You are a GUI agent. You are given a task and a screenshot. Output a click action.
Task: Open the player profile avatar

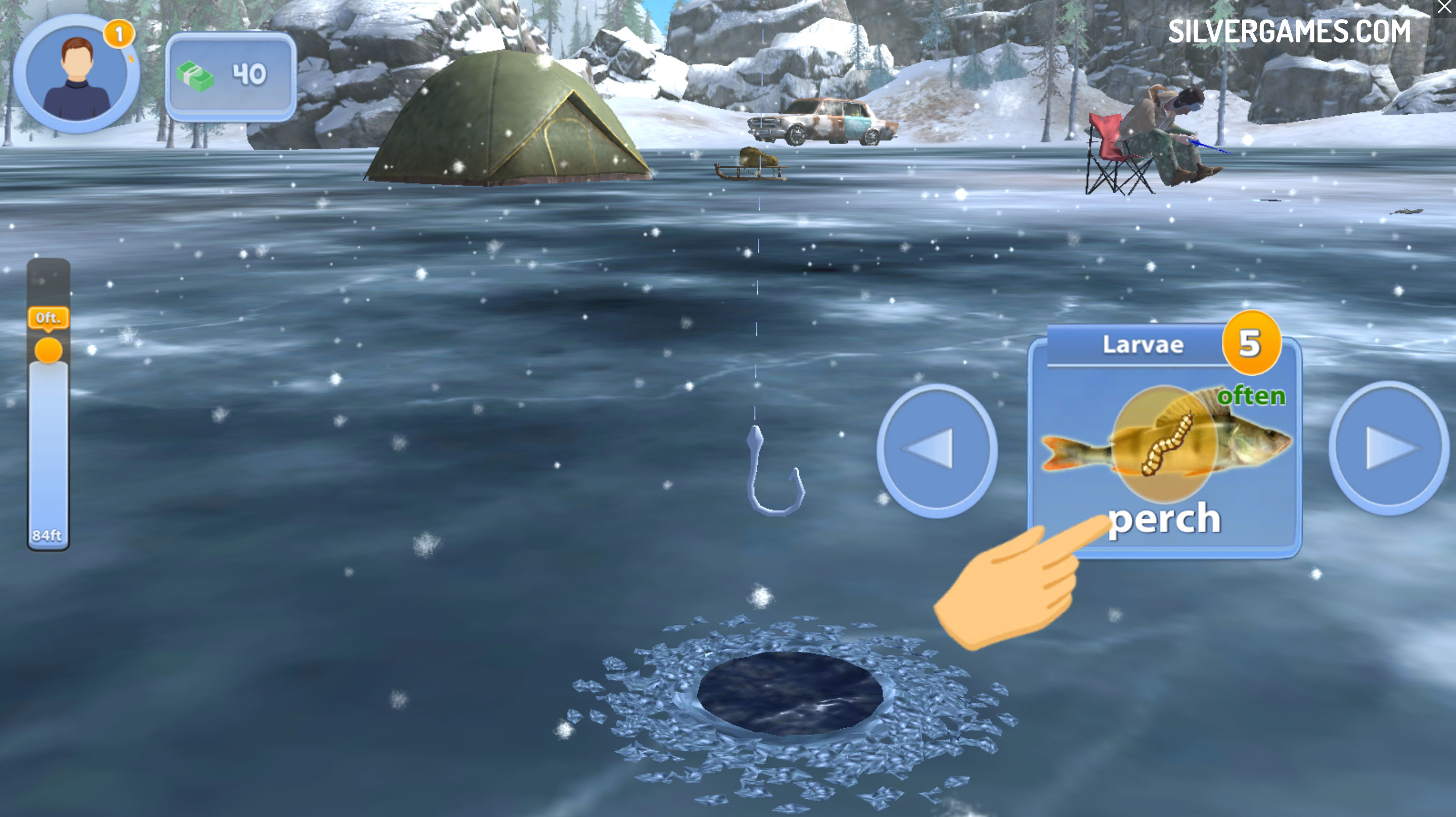click(x=76, y=75)
